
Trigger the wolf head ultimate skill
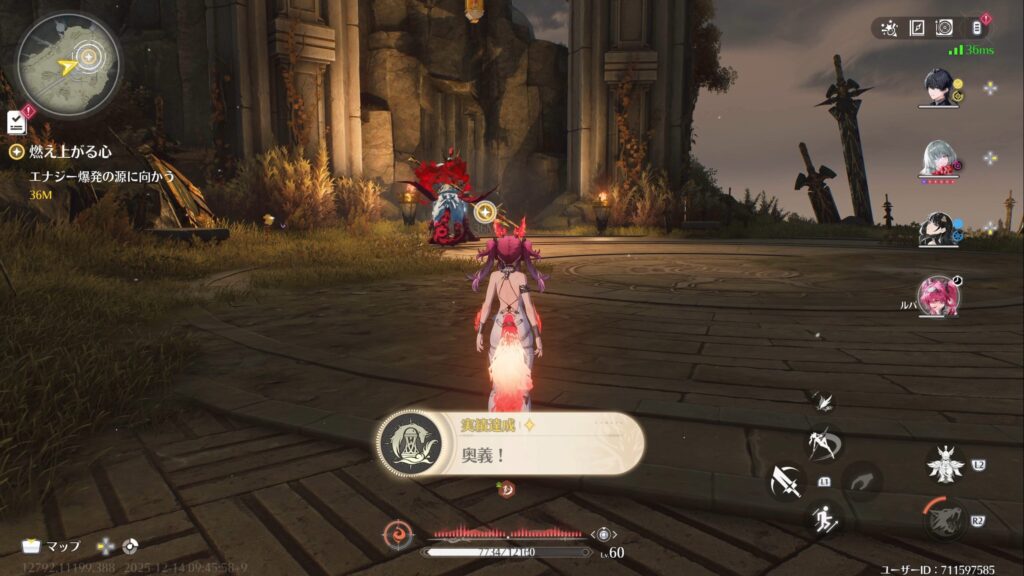tap(944, 519)
